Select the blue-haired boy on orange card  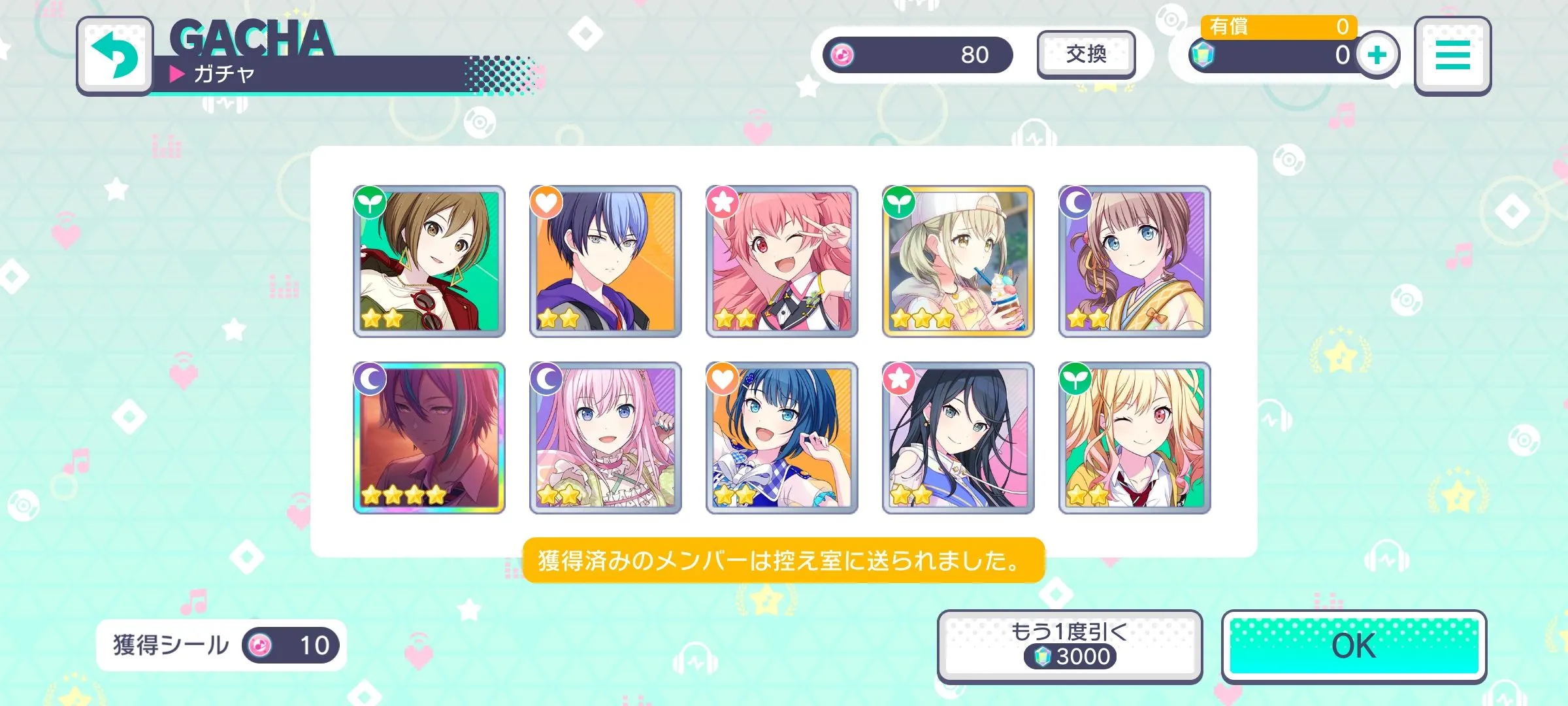point(606,261)
